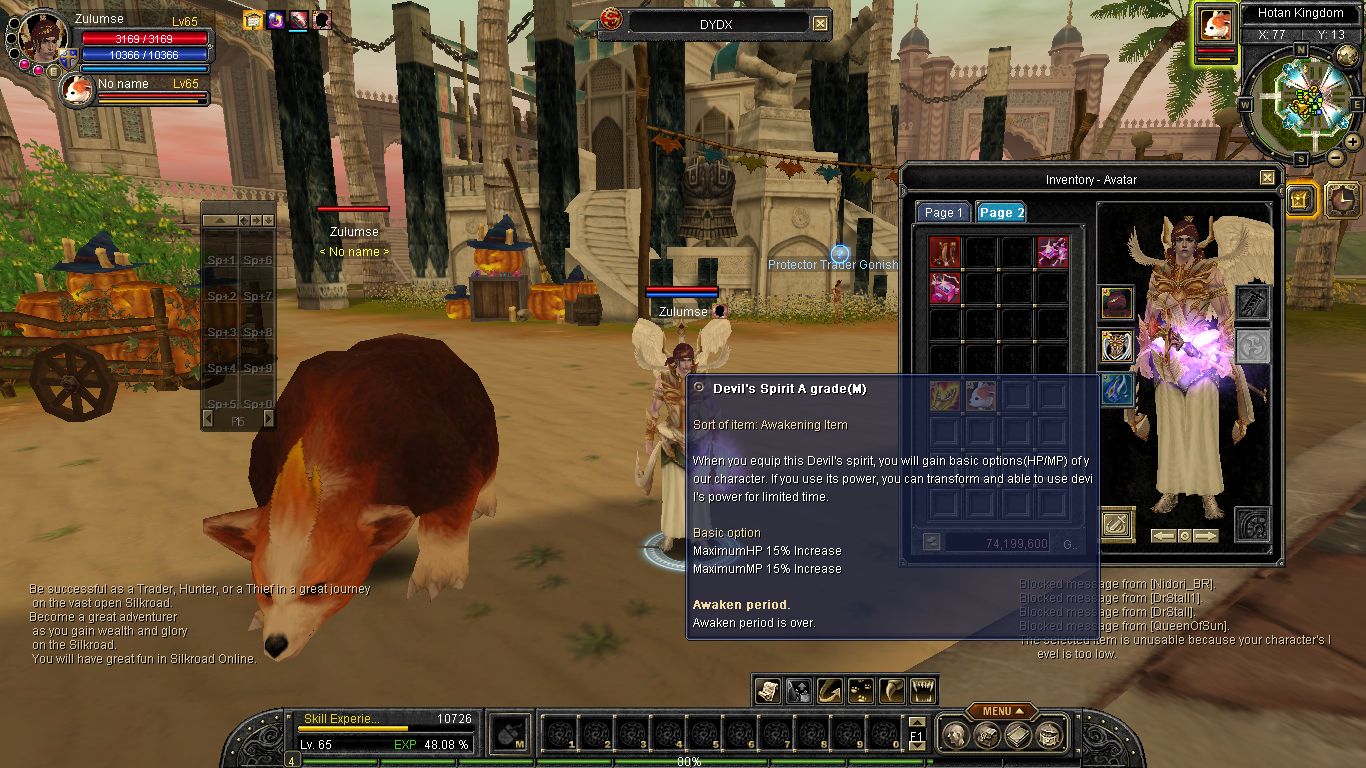Close the DYDX target window
The height and width of the screenshot is (768, 1366).
pos(820,23)
